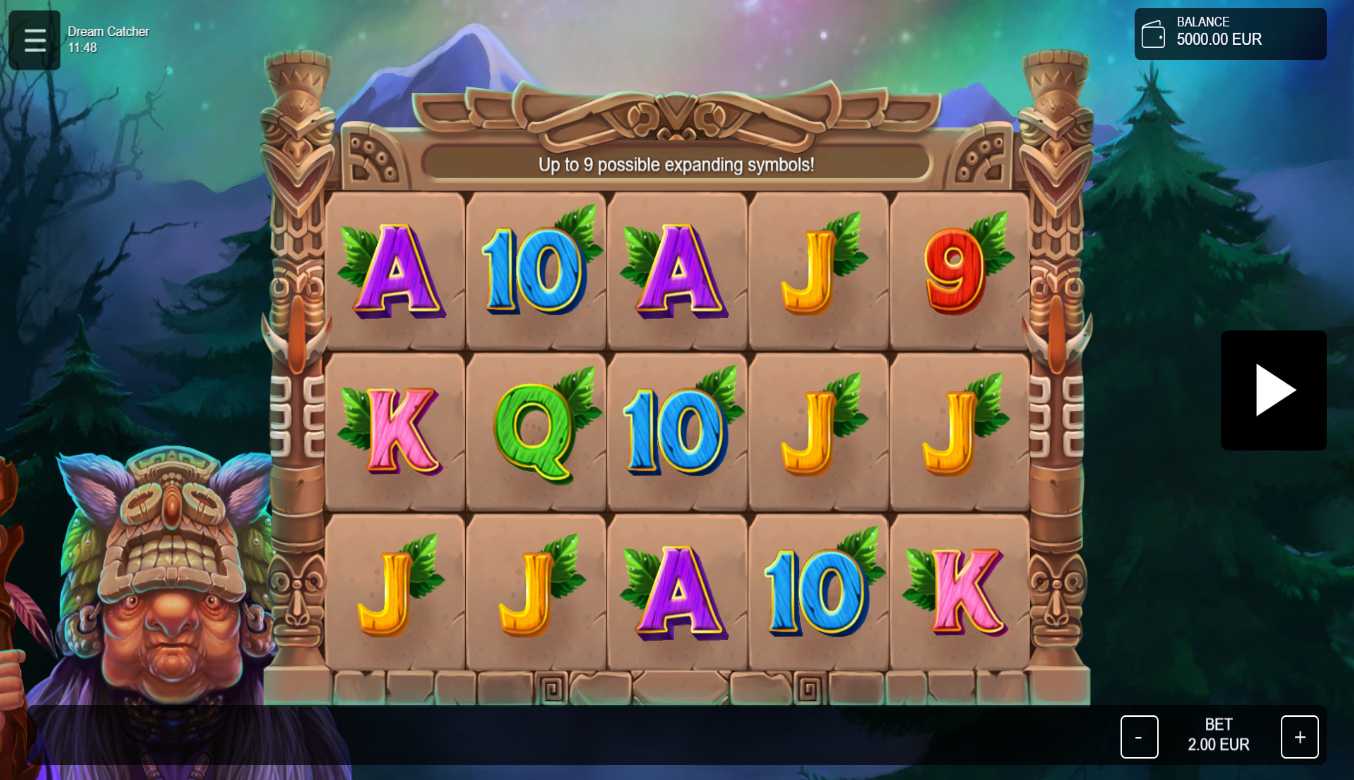Decrease the bet with the minus button
The width and height of the screenshot is (1354, 780).
click(x=1139, y=737)
